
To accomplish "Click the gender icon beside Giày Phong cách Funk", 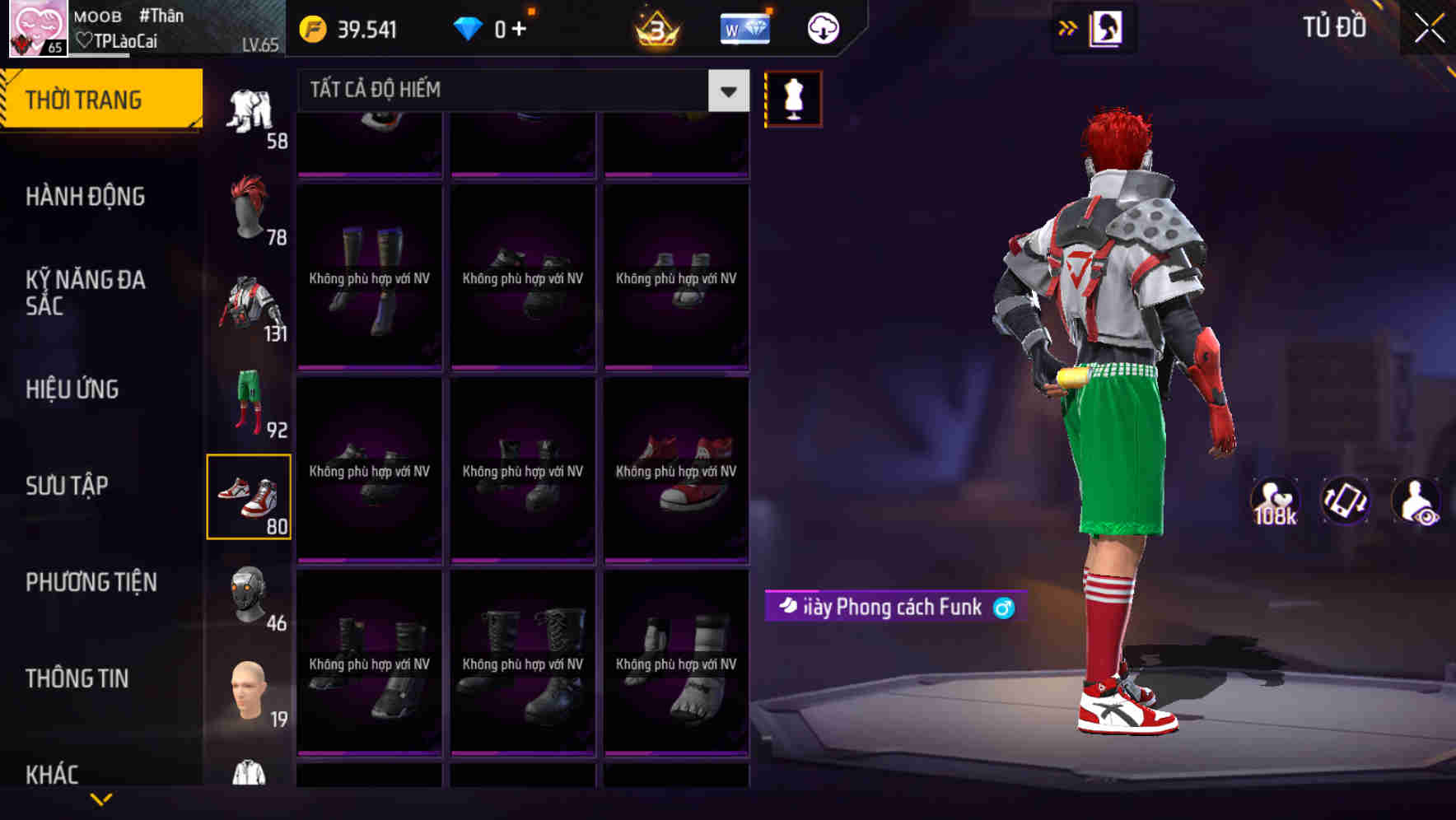I will [1003, 608].
